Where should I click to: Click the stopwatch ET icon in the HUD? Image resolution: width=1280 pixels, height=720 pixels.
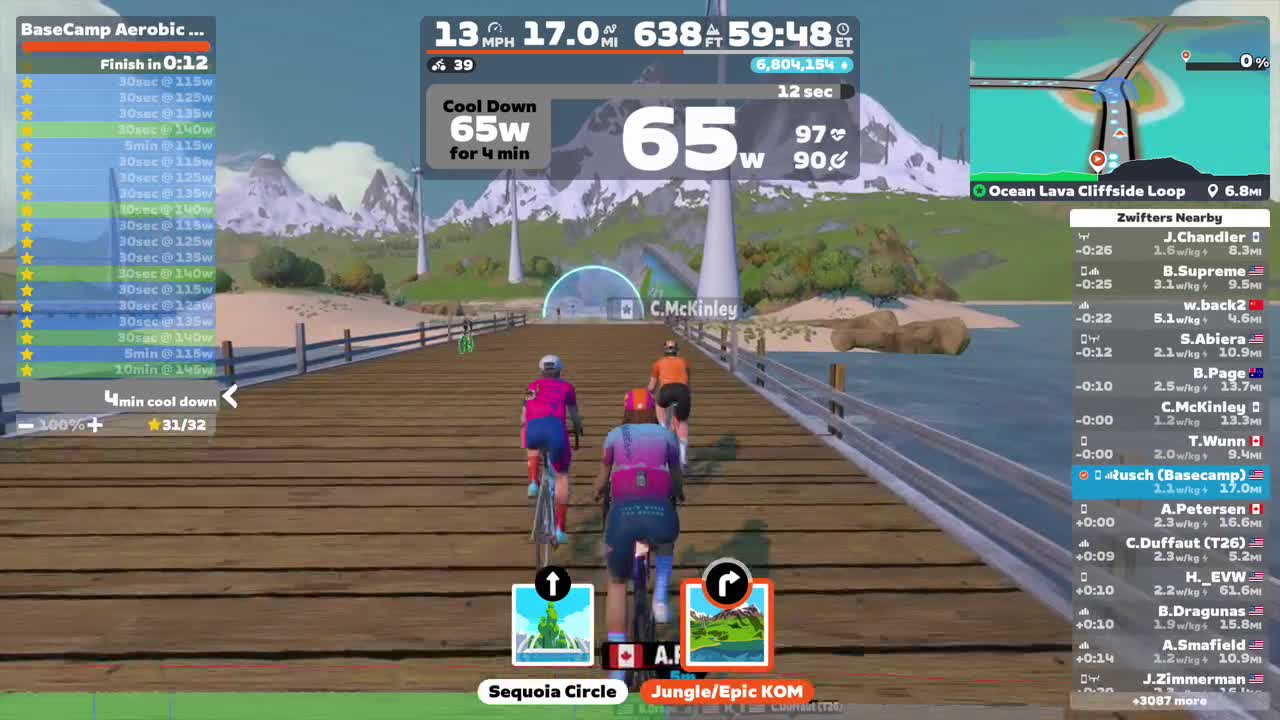[x=844, y=27]
